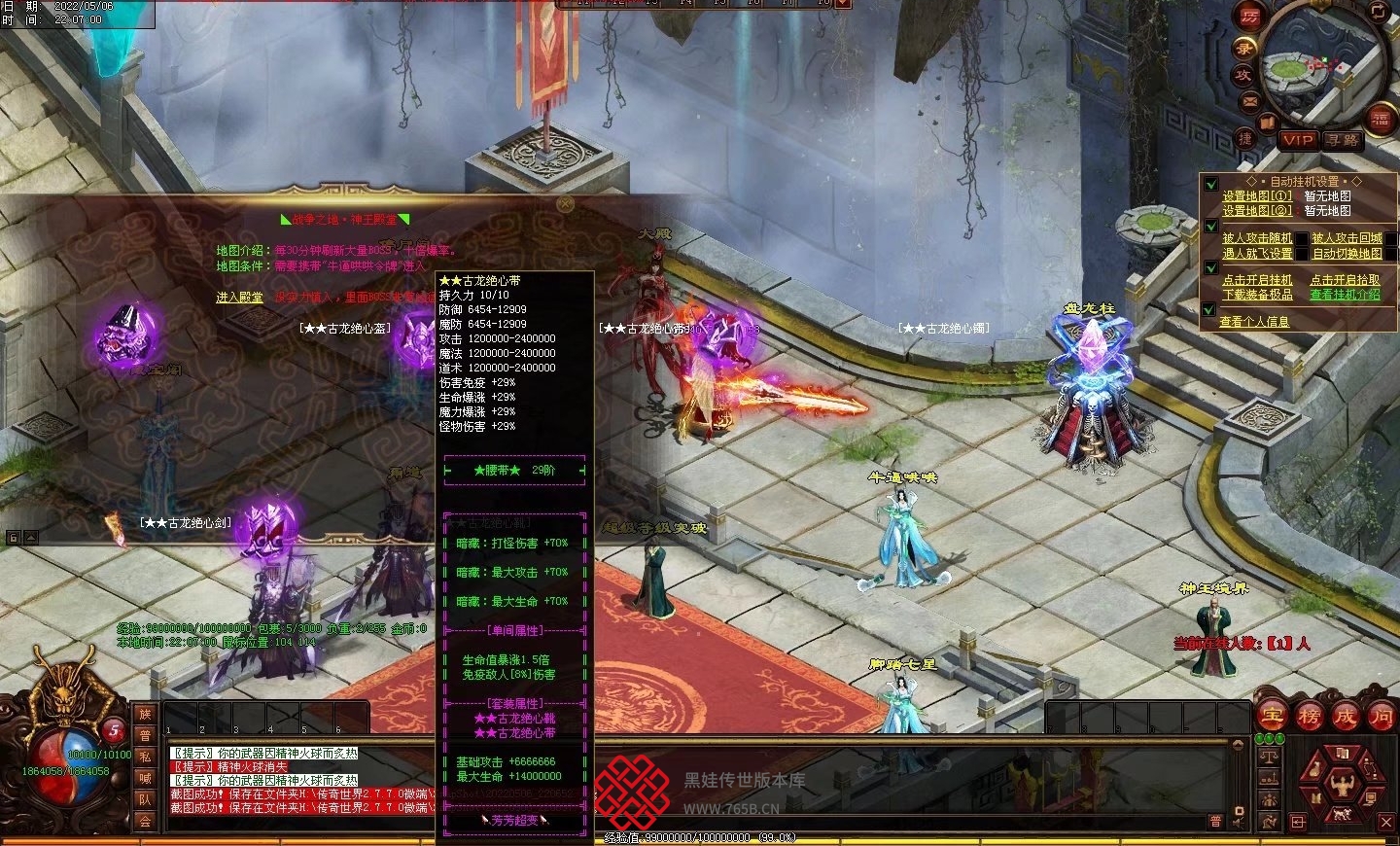Open the 成 achievements button
This screenshot has width=1400, height=846.
tap(1346, 717)
